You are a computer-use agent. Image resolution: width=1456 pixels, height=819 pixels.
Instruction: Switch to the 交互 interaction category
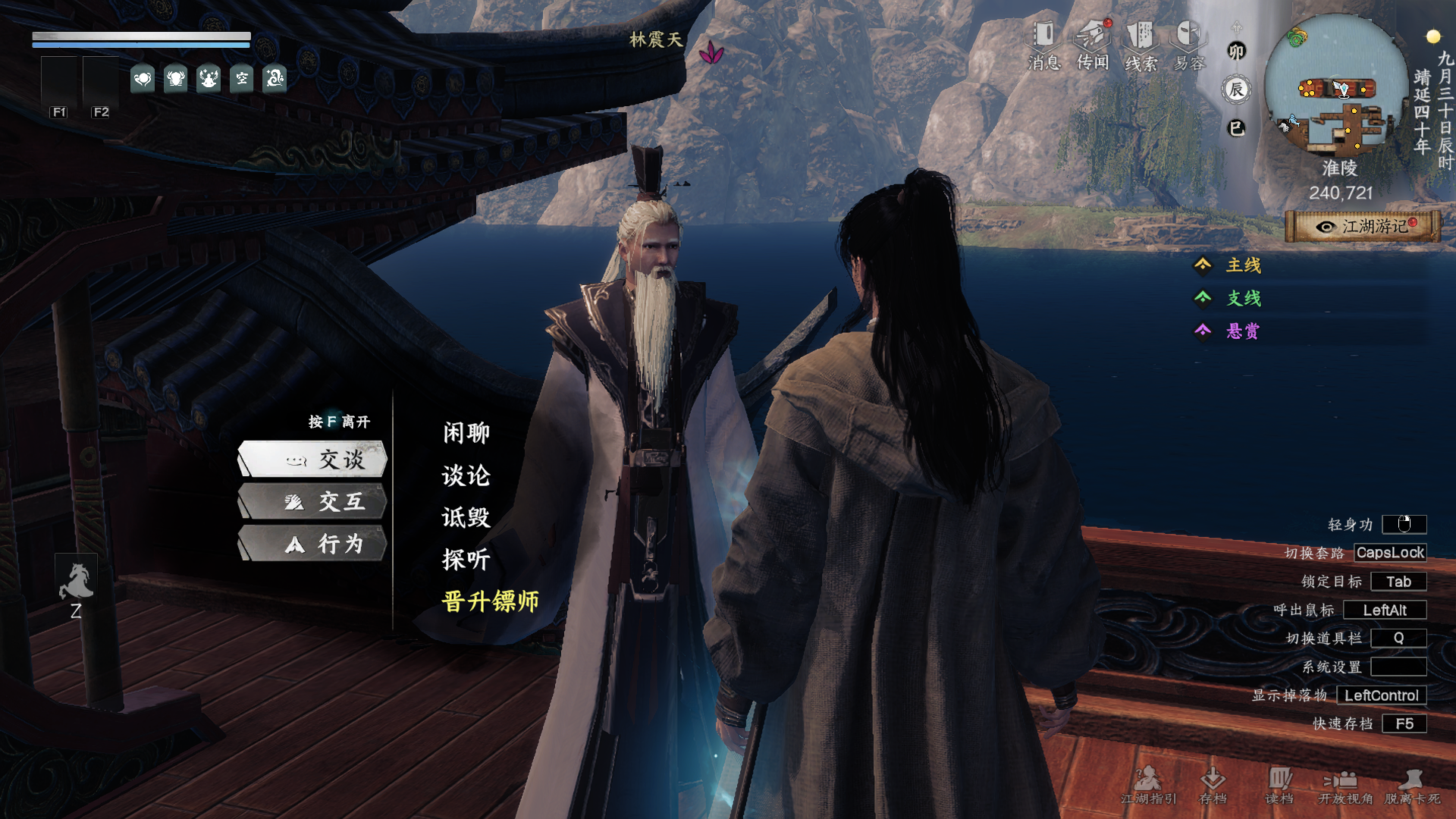(x=314, y=502)
